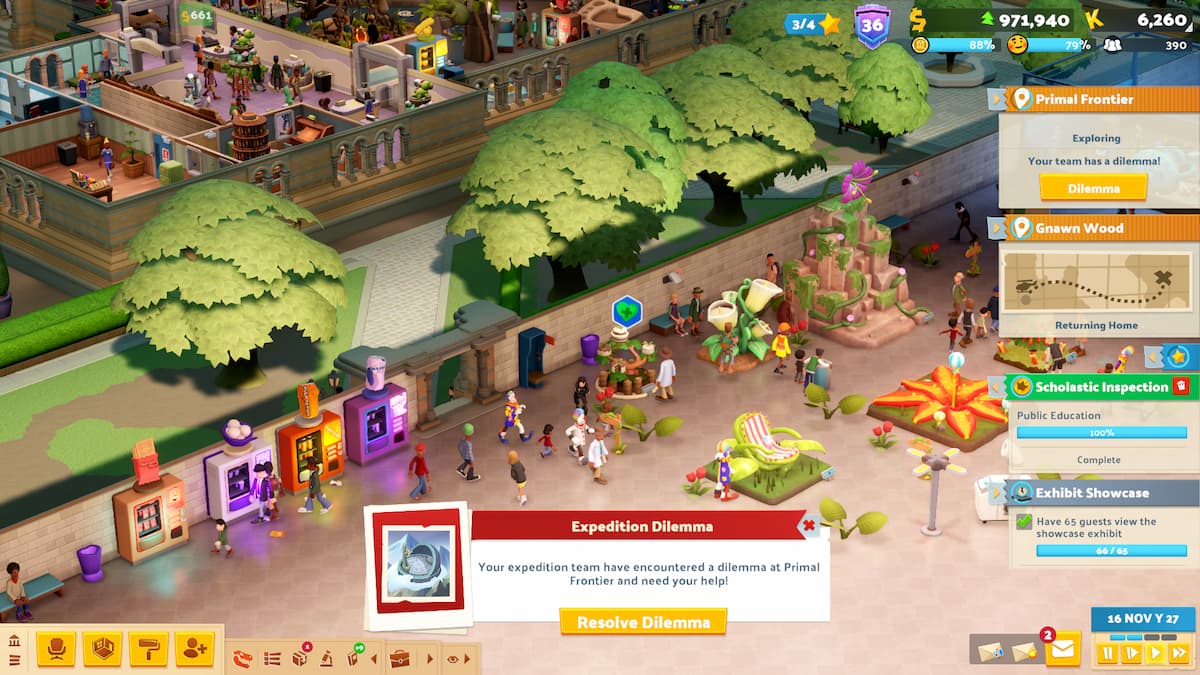The height and width of the screenshot is (675, 1200).
Task: Collapse the Gnawn Wood expedition panel
Action: [x=997, y=228]
